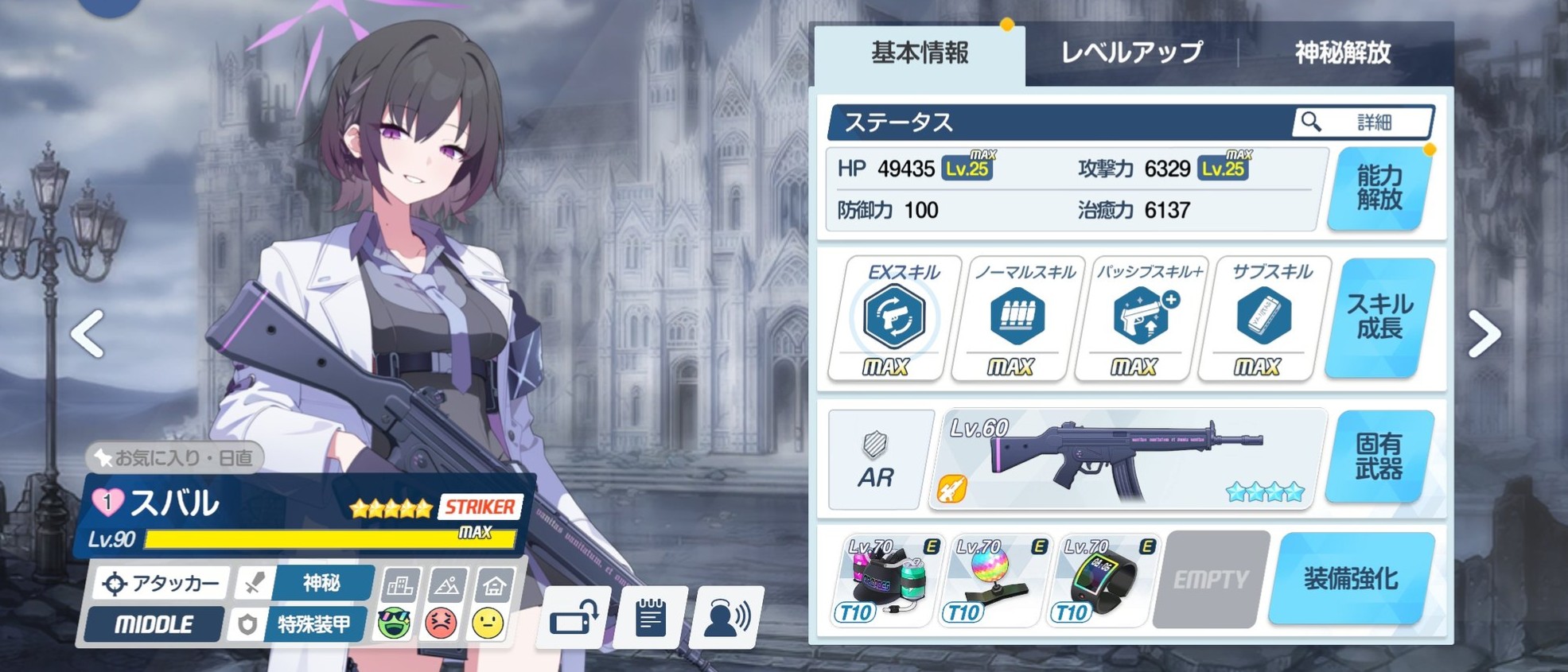The image size is (1568, 672).
Task: Open the 固有武器 menu
Action: 1379,457
